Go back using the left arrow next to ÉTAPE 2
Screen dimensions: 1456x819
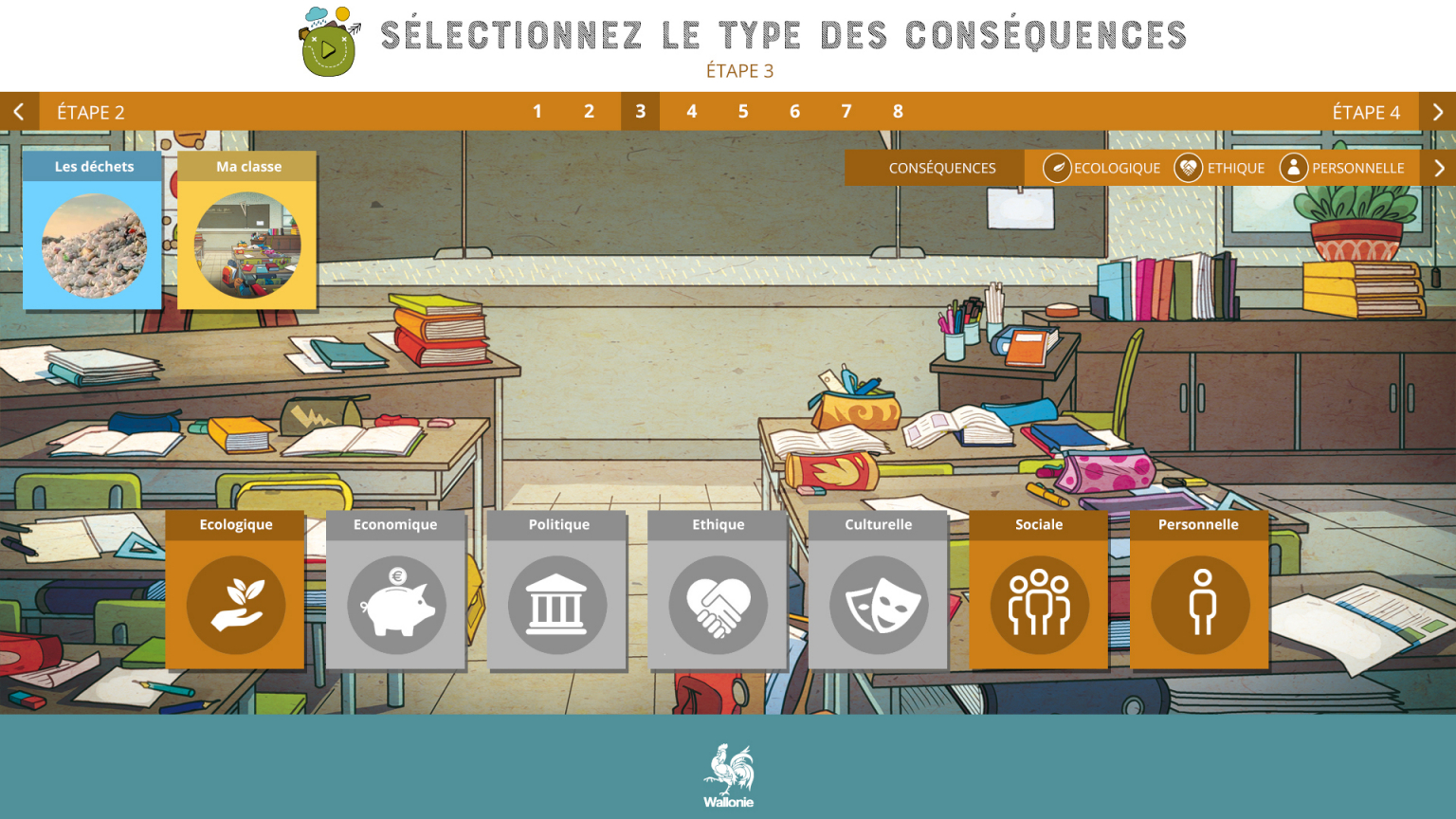[19, 112]
